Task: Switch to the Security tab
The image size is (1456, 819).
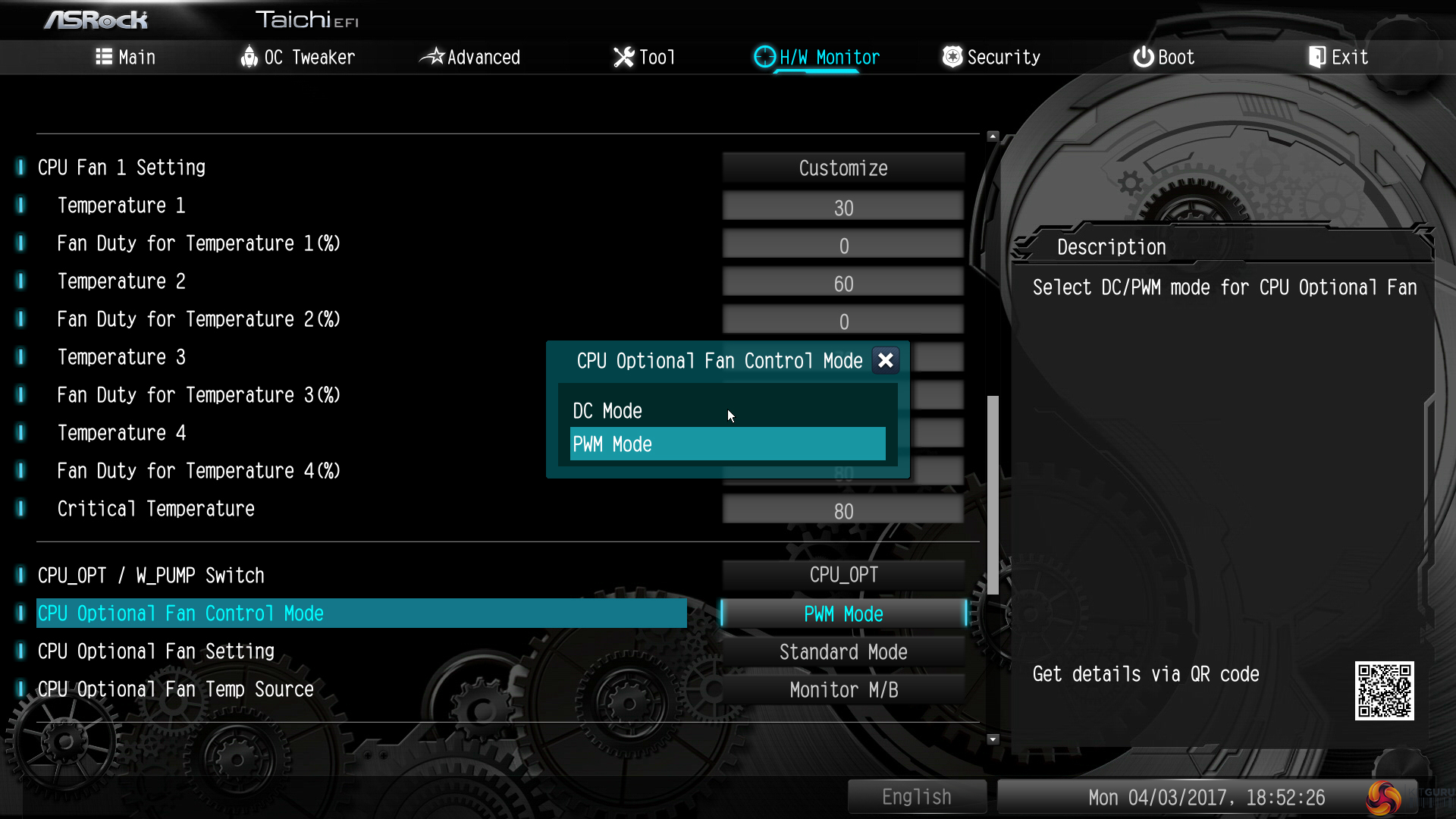Action: tap(991, 58)
